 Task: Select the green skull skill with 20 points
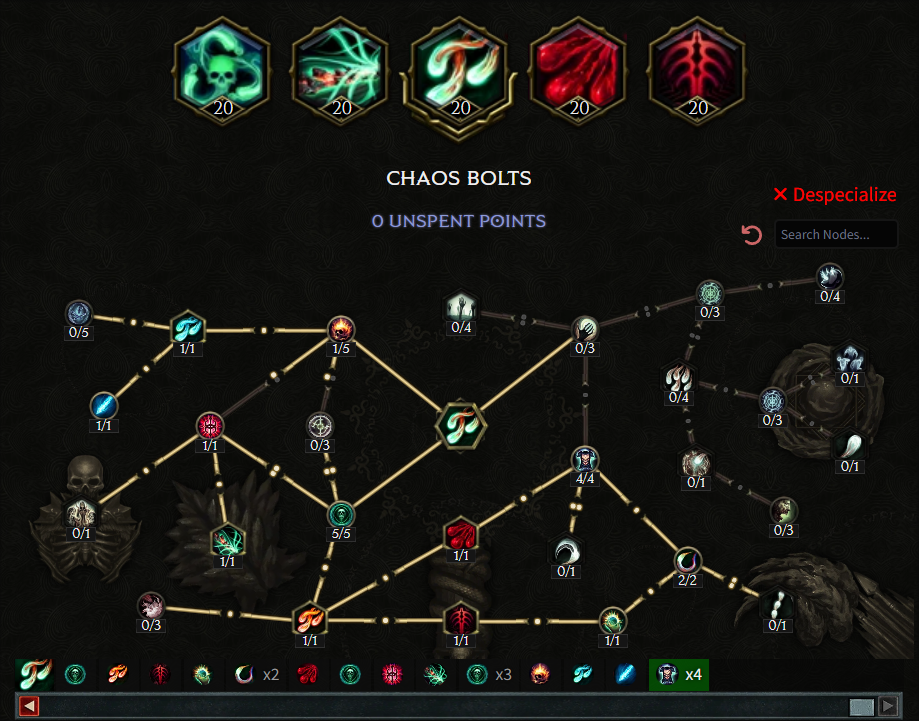click(223, 66)
